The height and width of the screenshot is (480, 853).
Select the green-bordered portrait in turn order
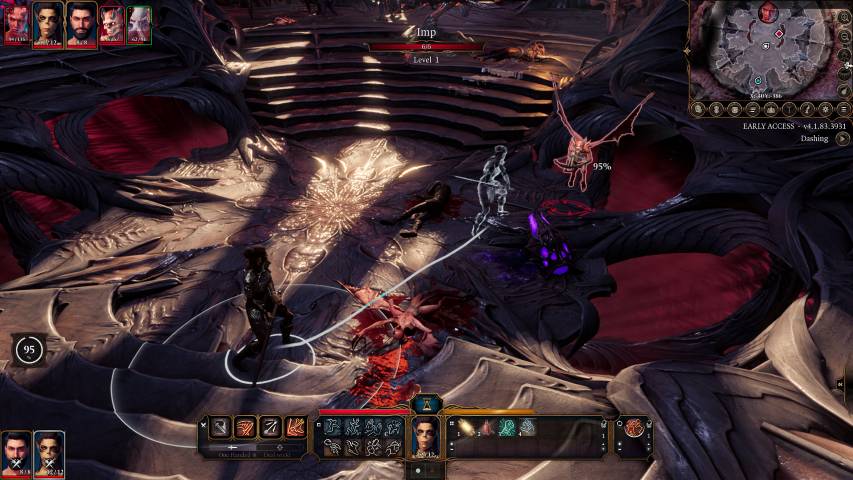click(x=139, y=24)
